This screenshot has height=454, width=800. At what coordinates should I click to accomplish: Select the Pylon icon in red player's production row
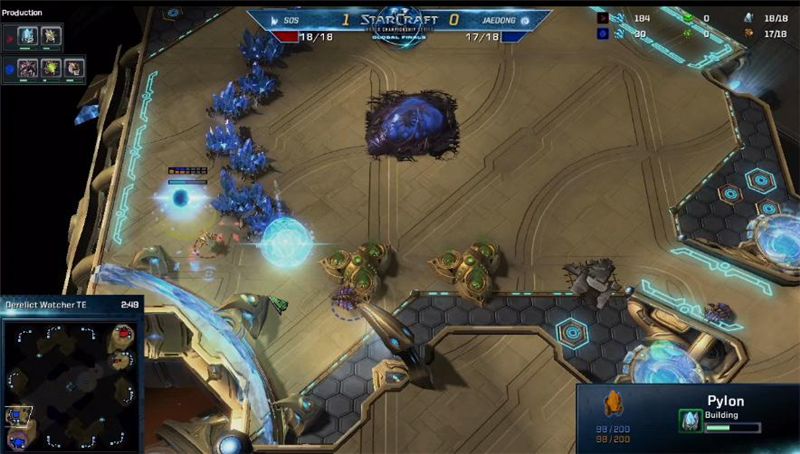[29, 36]
